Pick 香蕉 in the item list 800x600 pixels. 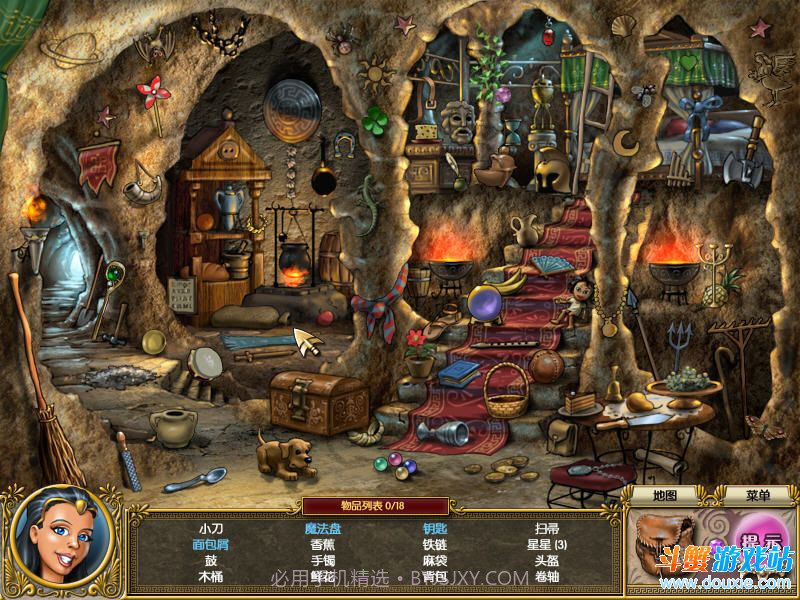point(323,545)
